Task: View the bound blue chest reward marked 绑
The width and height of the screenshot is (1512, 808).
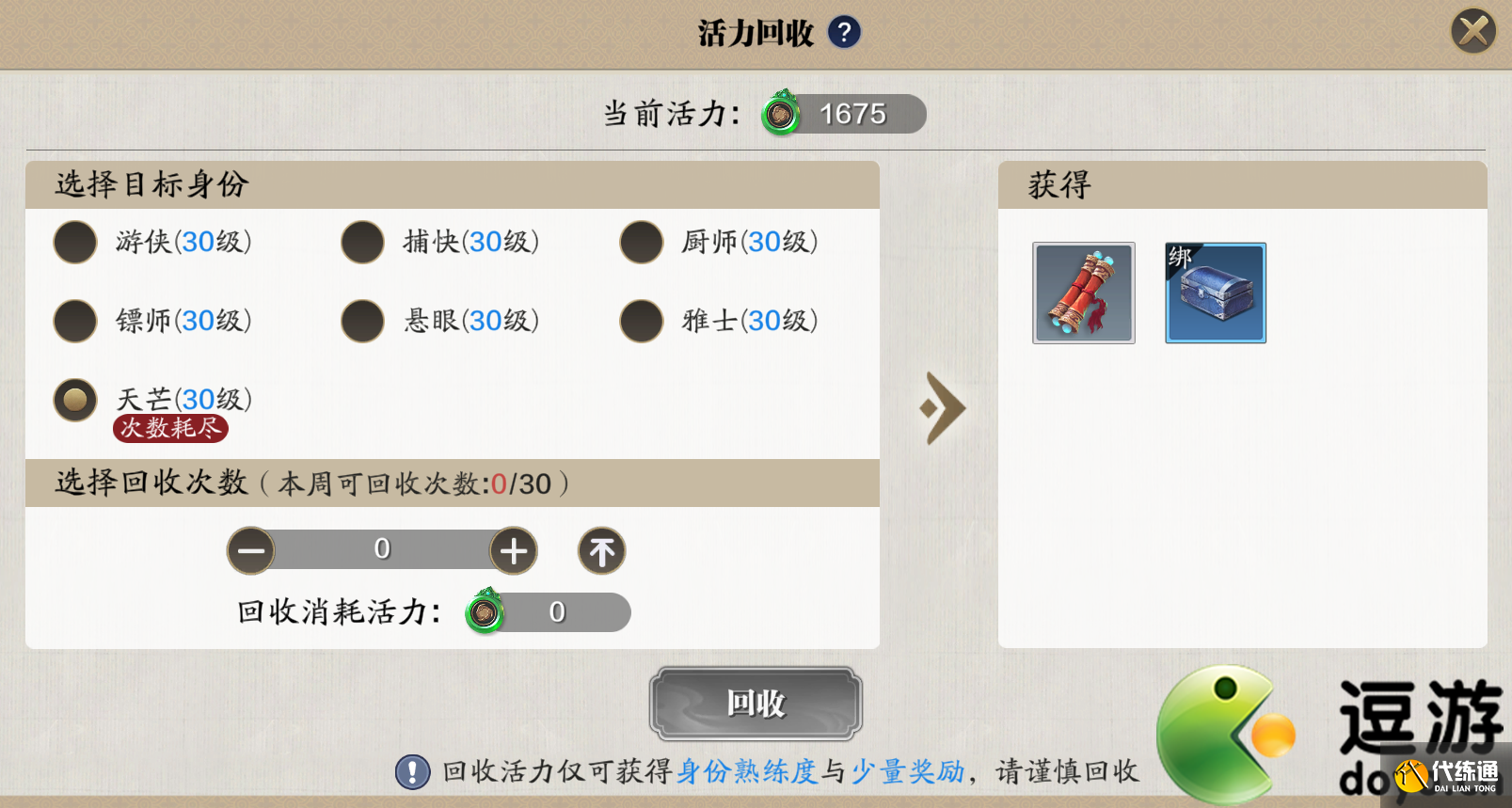Action: point(1215,293)
